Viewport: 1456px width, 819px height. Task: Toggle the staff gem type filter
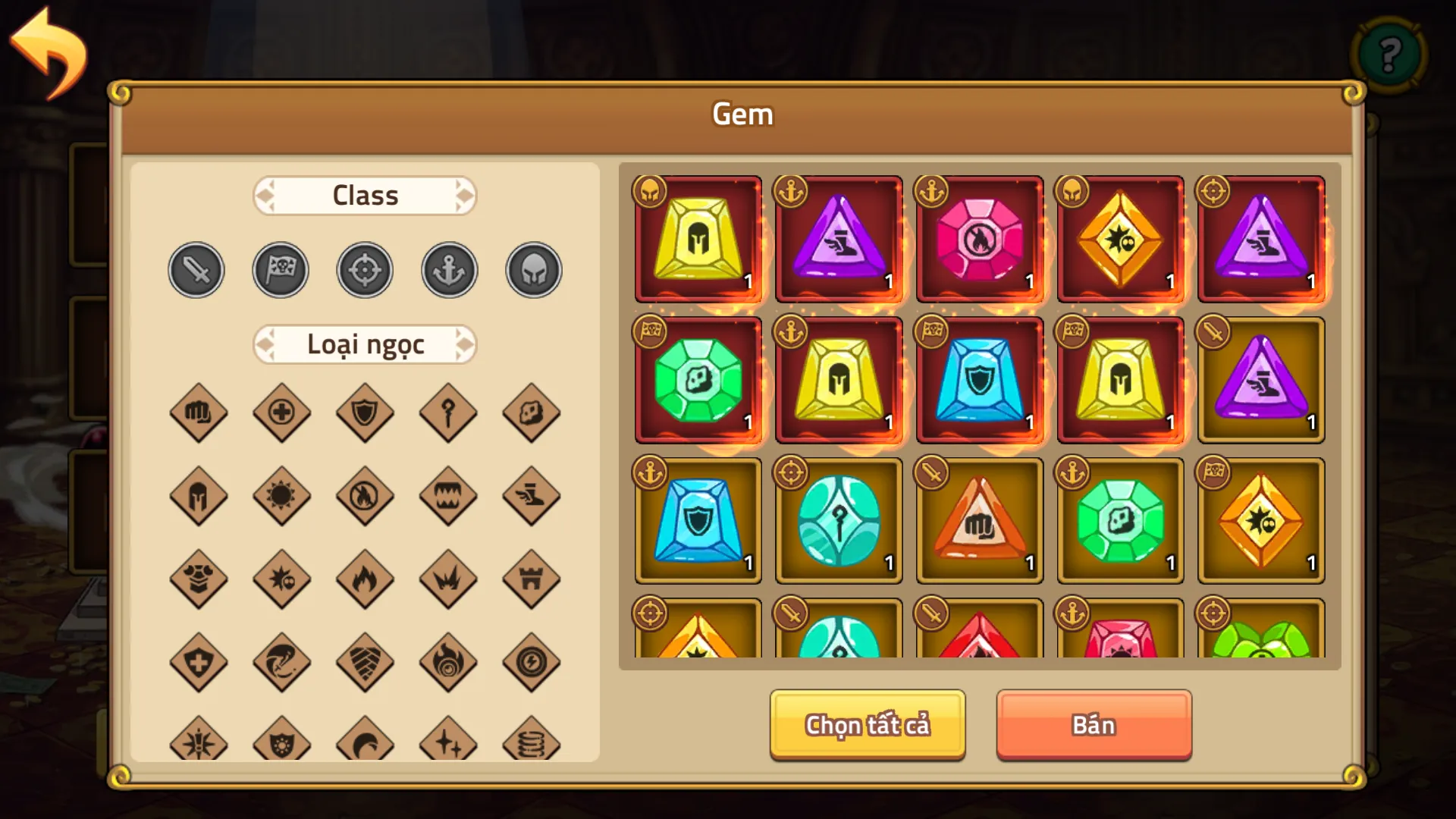(448, 413)
